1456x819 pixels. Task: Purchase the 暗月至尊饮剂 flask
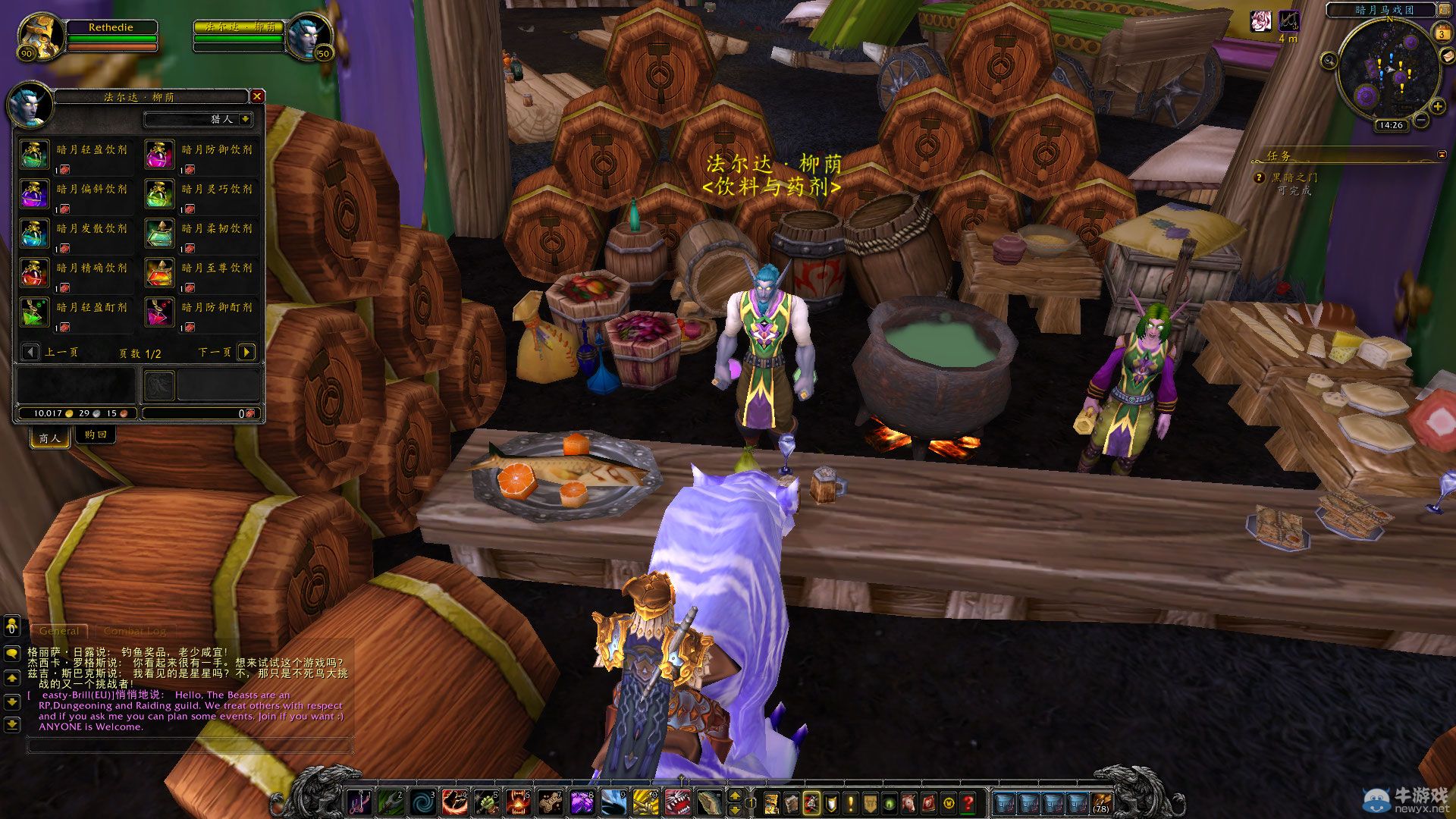pos(159,273)
